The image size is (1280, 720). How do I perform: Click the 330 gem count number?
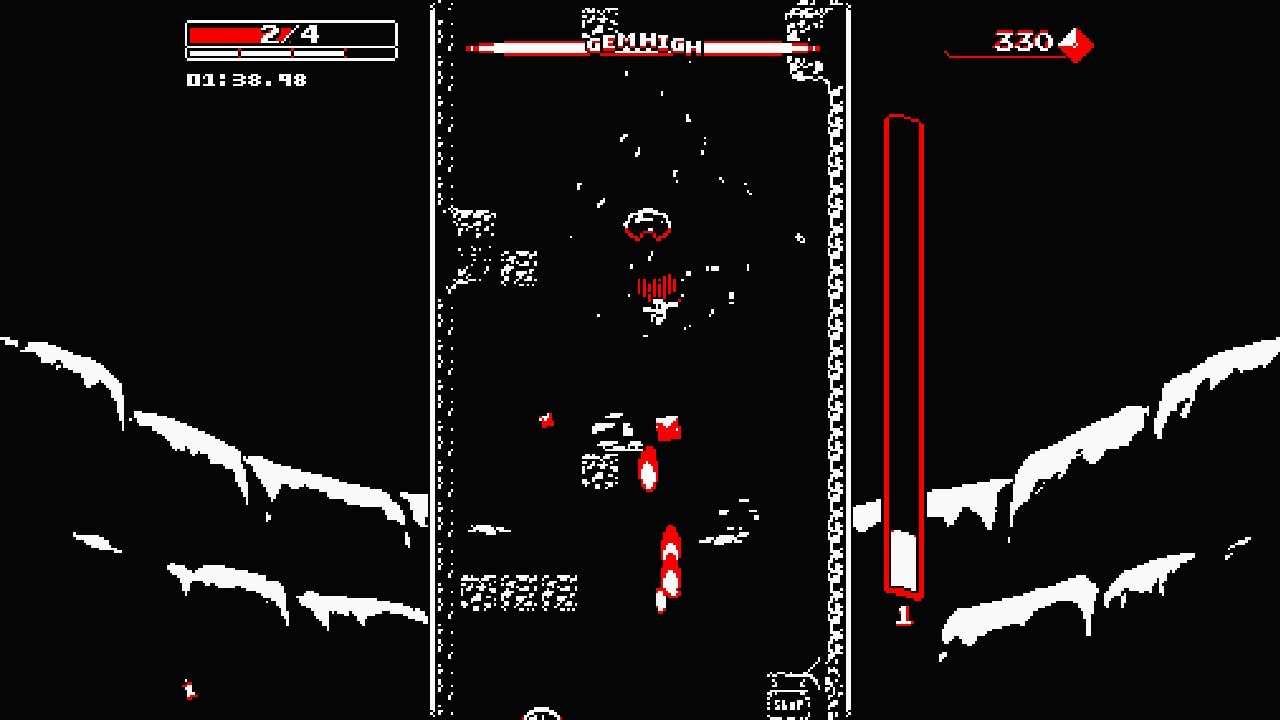tap(1022, 42)
